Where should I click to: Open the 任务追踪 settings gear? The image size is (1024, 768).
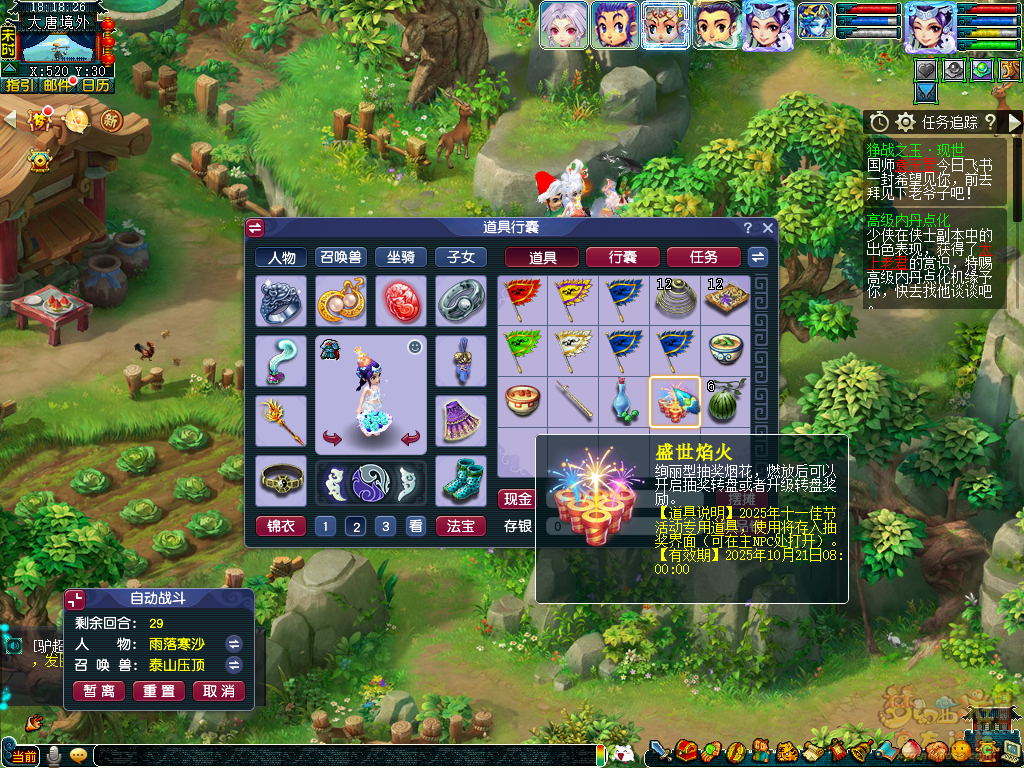pyautogui.click(x=906, y=122)
